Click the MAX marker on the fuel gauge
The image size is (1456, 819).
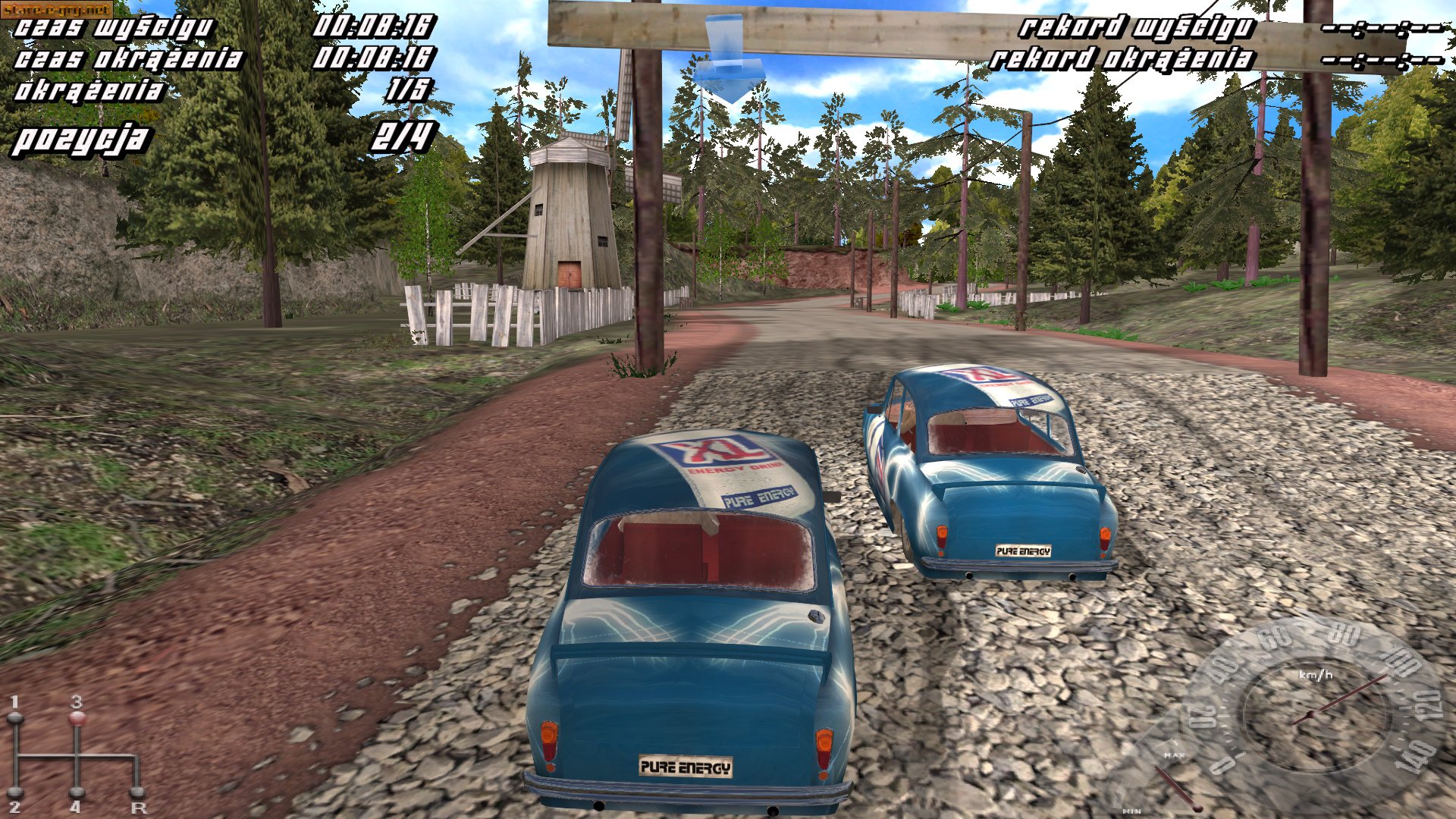pos(1175,755)
